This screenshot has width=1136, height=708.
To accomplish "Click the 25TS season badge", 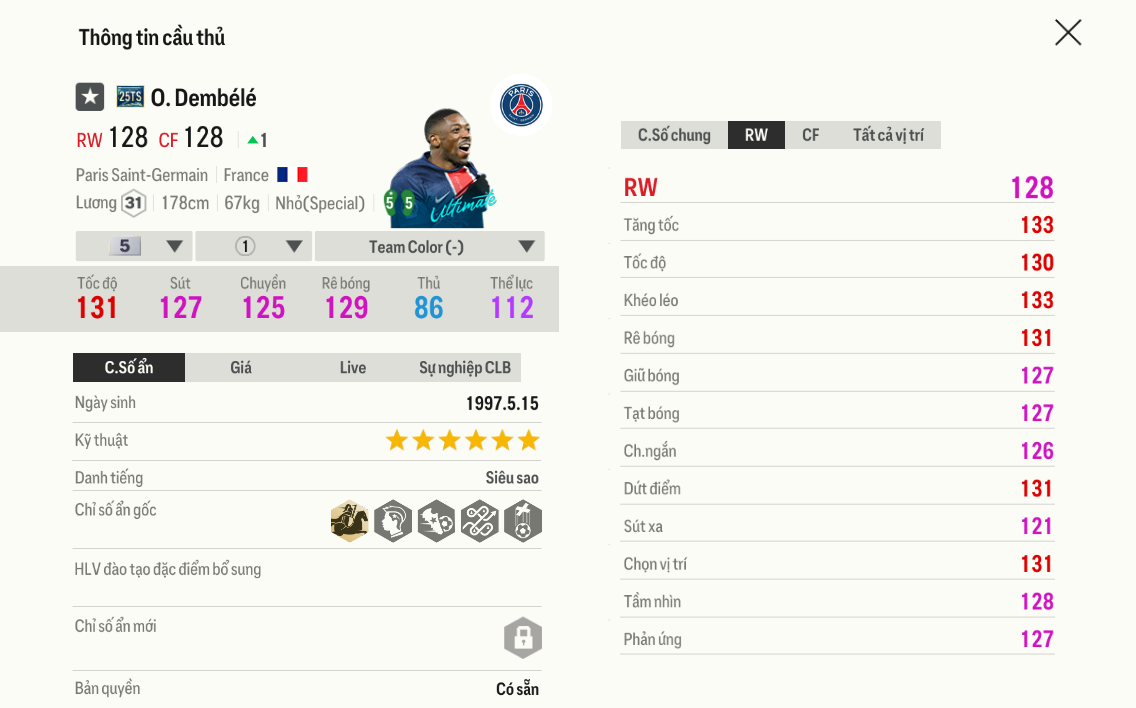I will (130, 97).
